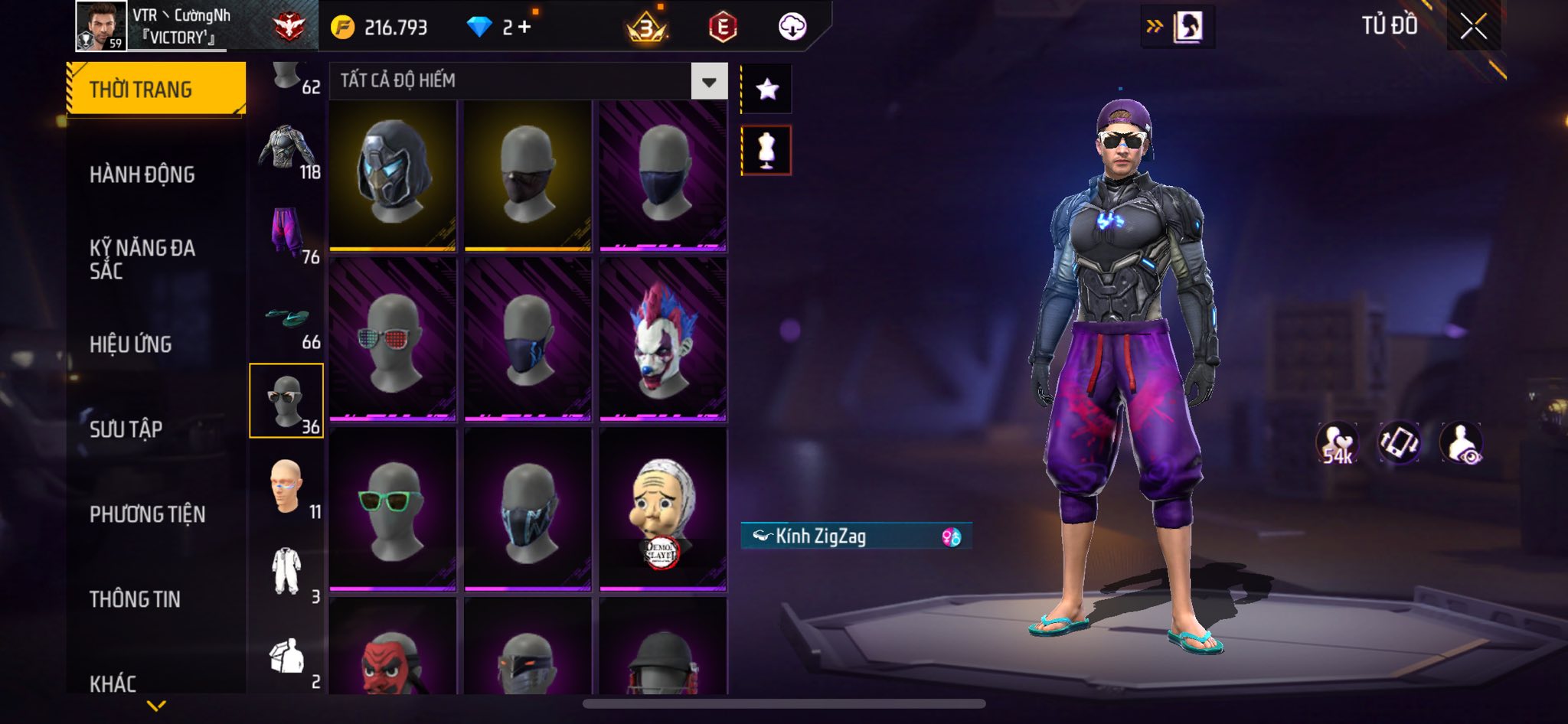This screenshot has height=724, width=1568.
Task: Show the PHƯƠNG TIỆN category
Action: click(148, 514)
